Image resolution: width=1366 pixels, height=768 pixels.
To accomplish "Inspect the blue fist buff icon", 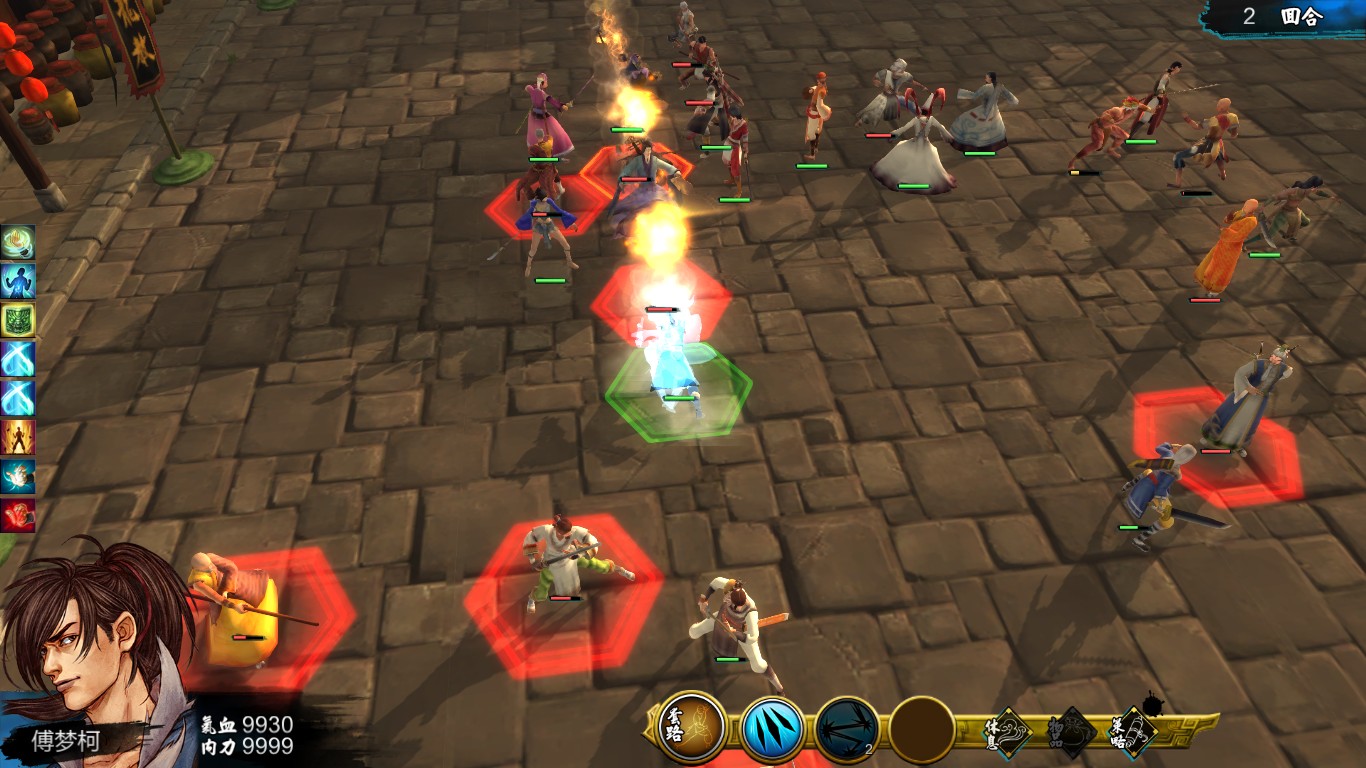I will click(x=18, y=476).
